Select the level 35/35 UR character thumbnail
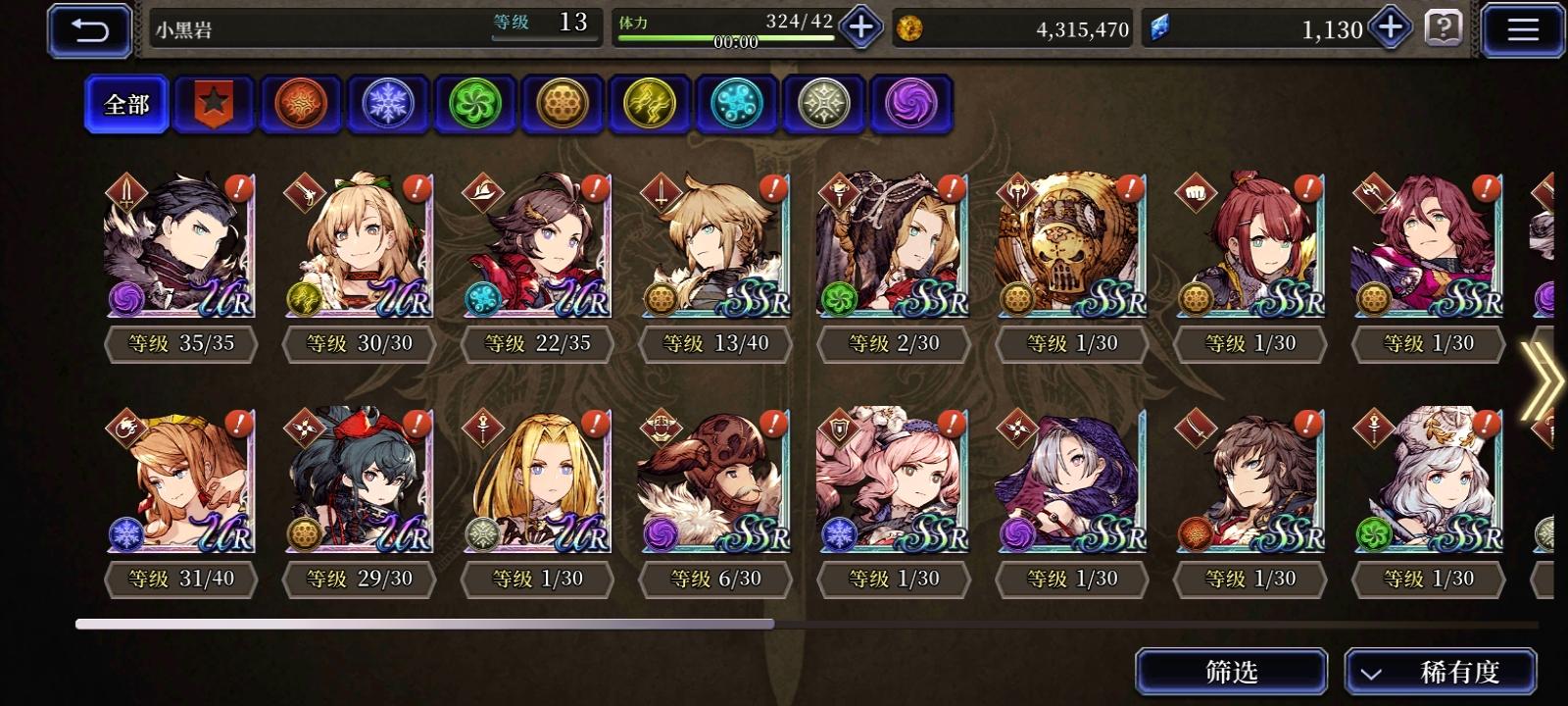Image resolution: width=1568 pixels, height=706 pixels. point(178,250)
